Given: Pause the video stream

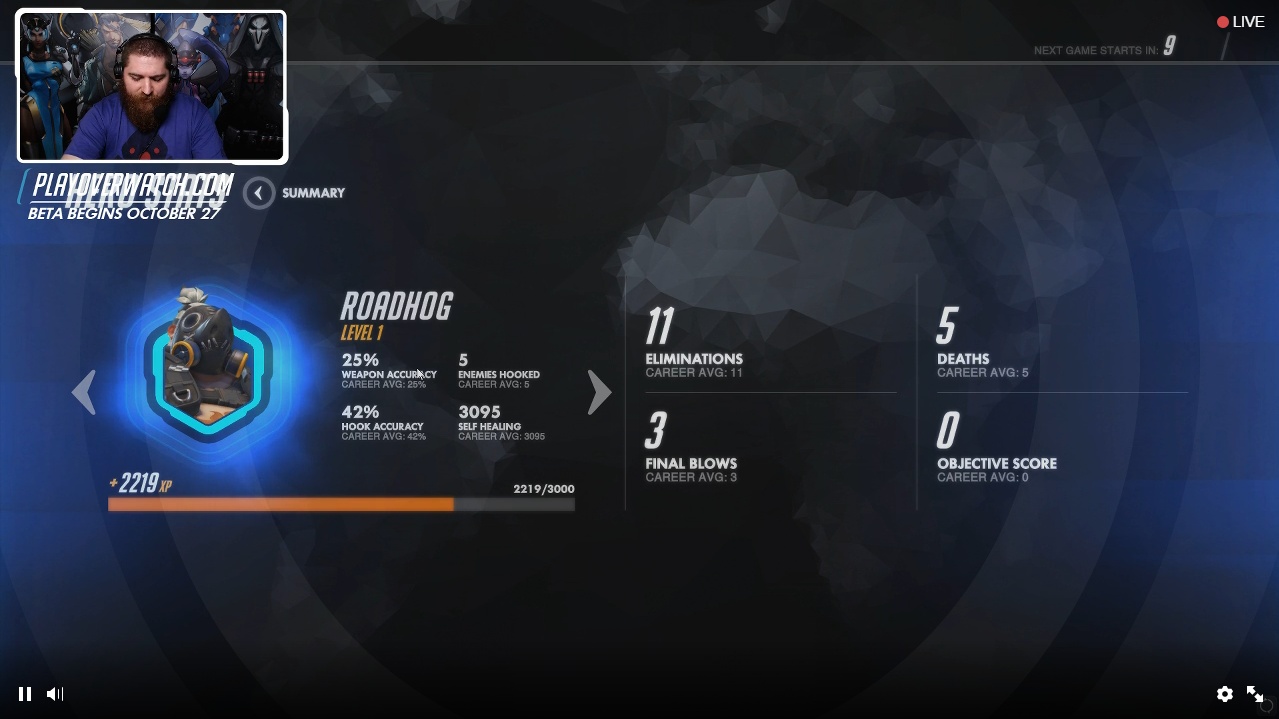Looking at the screenshot, I should tap(25, 694).
